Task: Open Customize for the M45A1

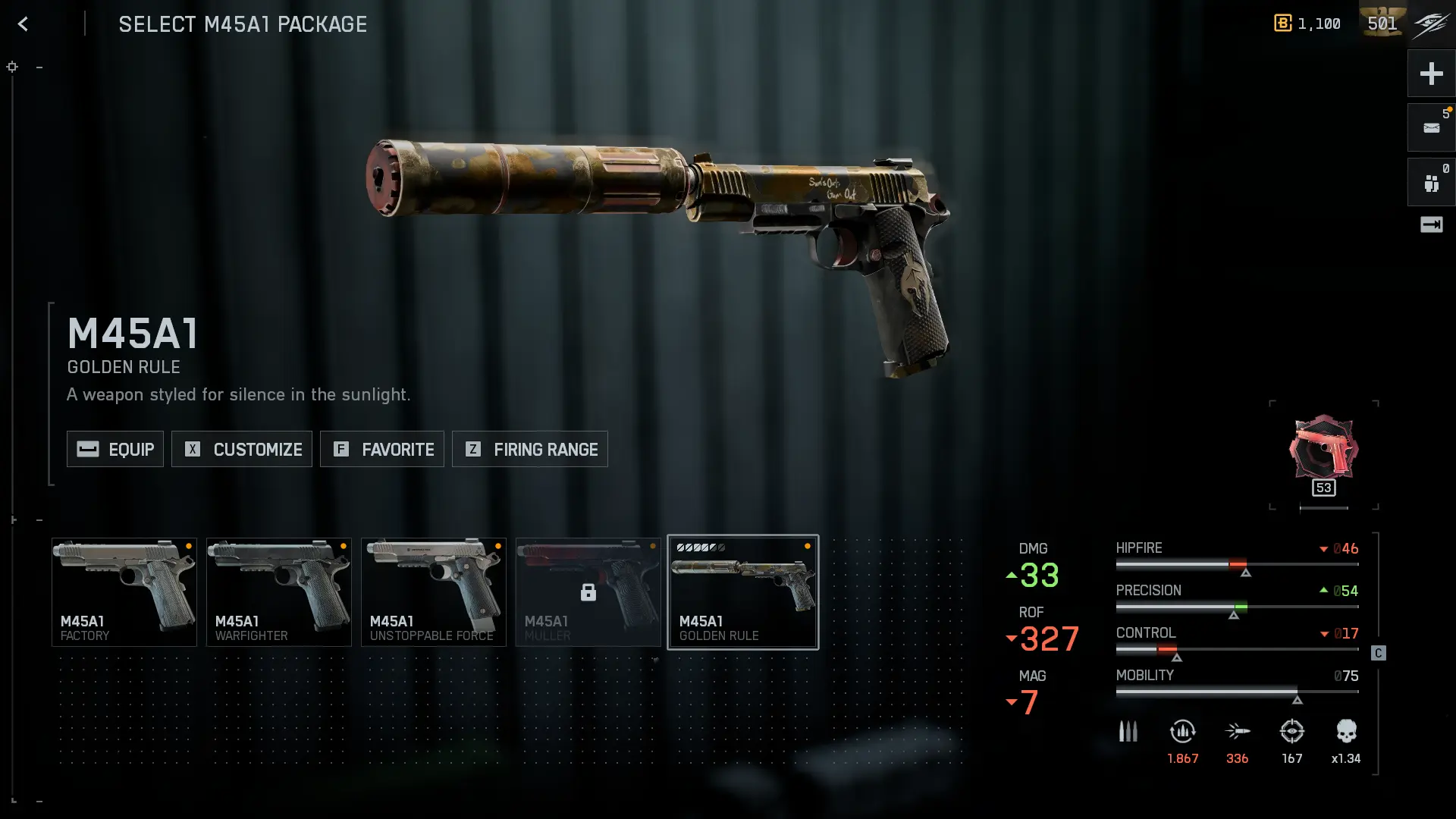Action: 242,449
